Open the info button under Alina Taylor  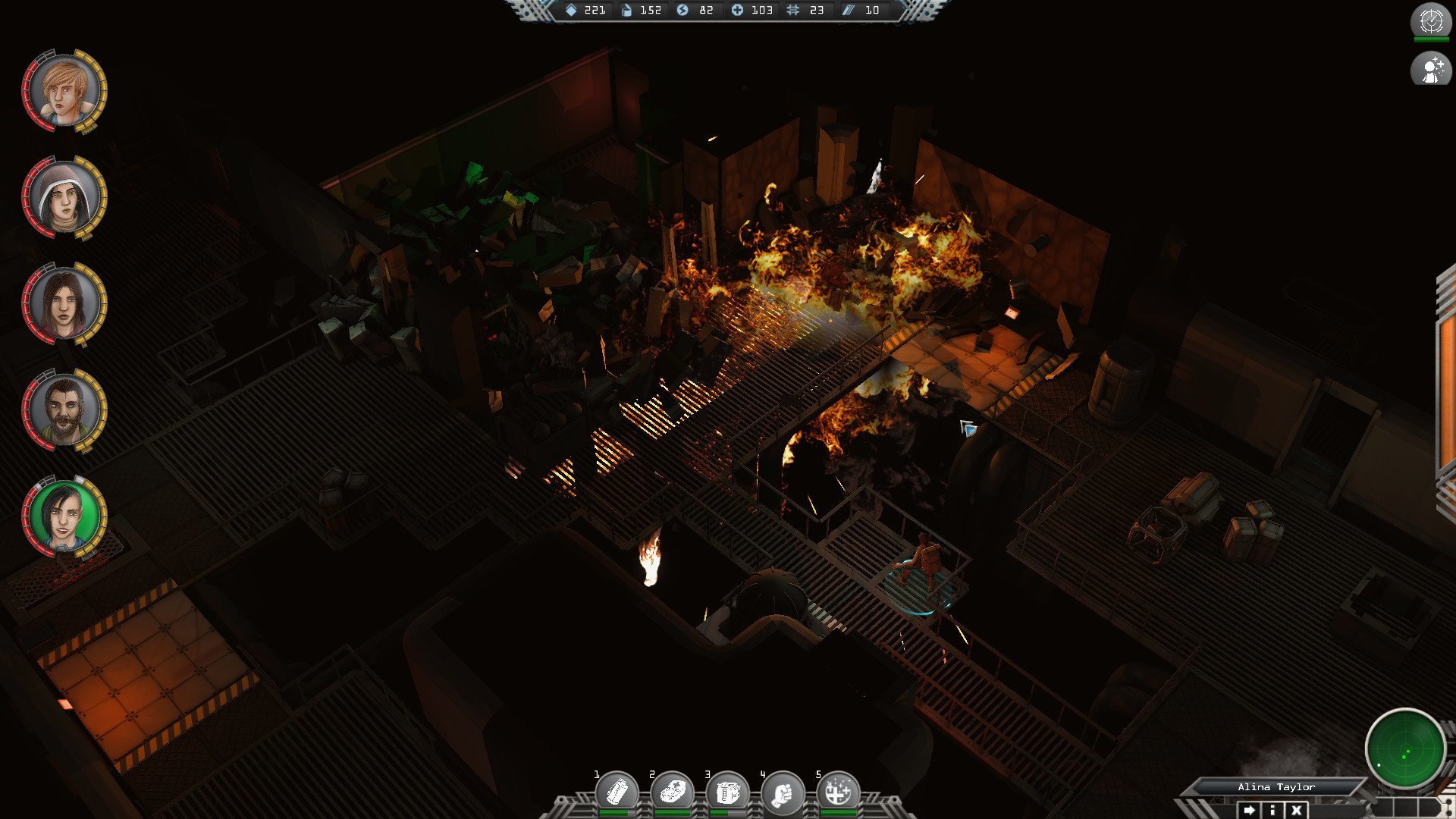point(1272,810)
